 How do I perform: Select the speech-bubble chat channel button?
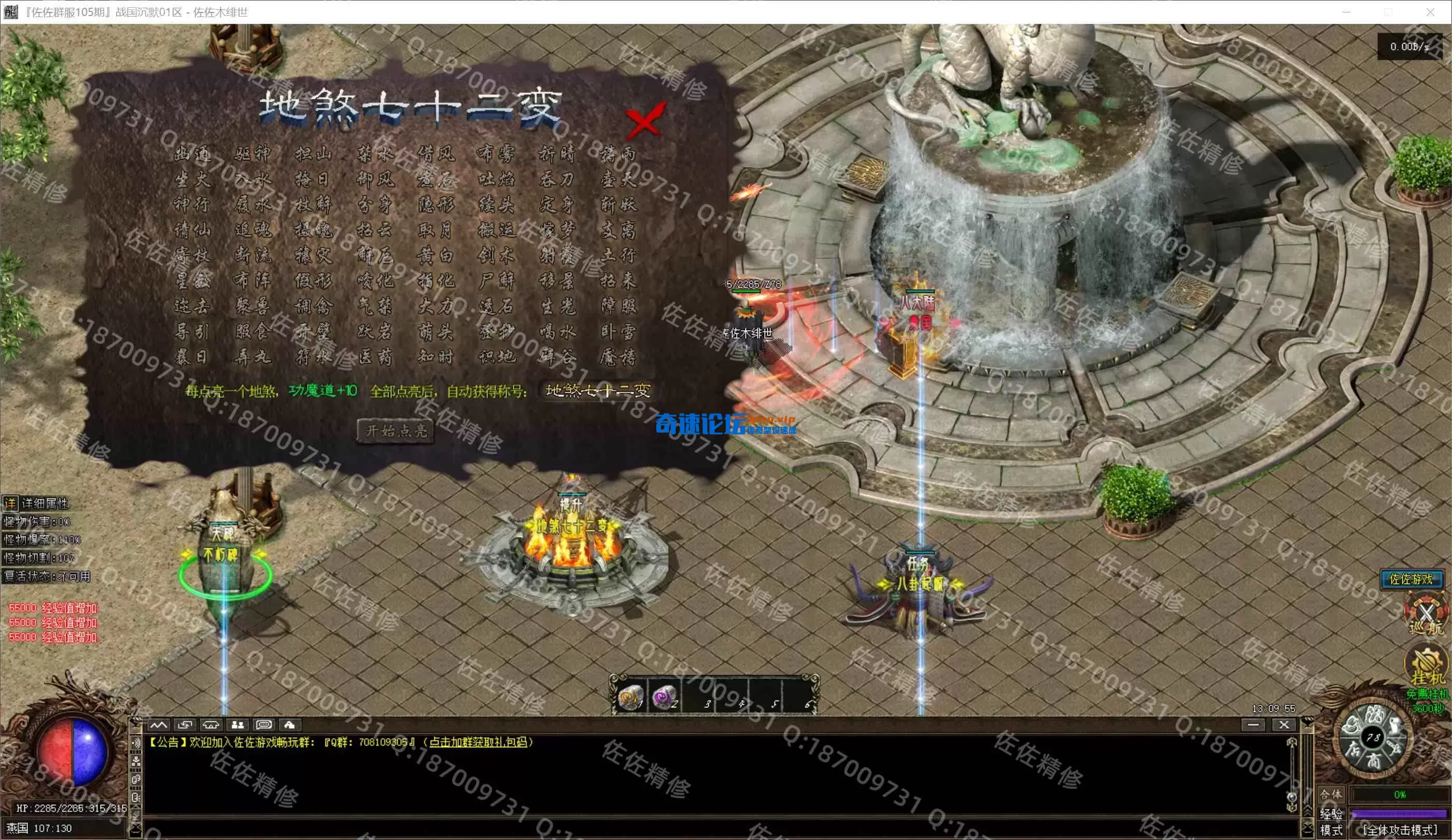(x=264, y=725)
